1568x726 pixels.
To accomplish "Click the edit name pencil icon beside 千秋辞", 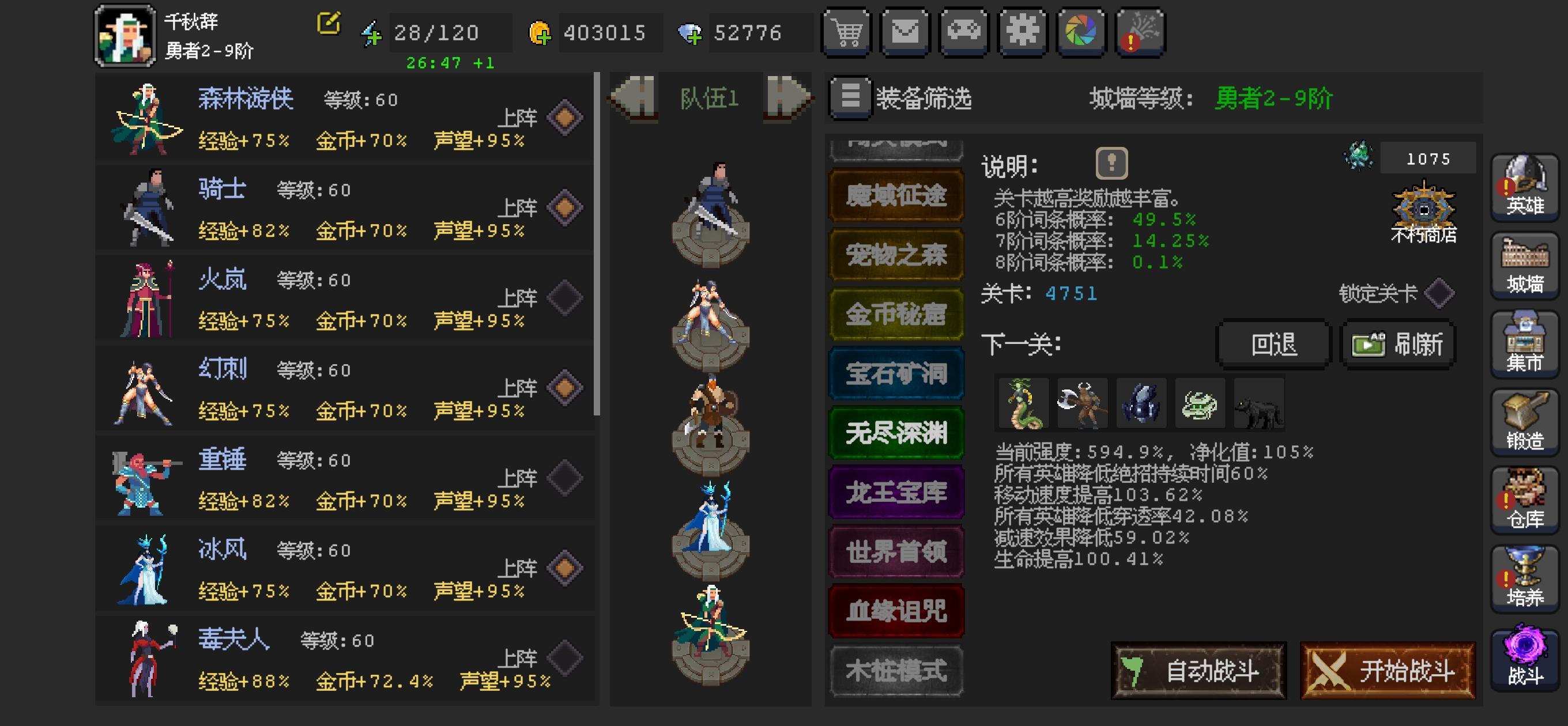I will pyautogui.click(x=328, y=24).
